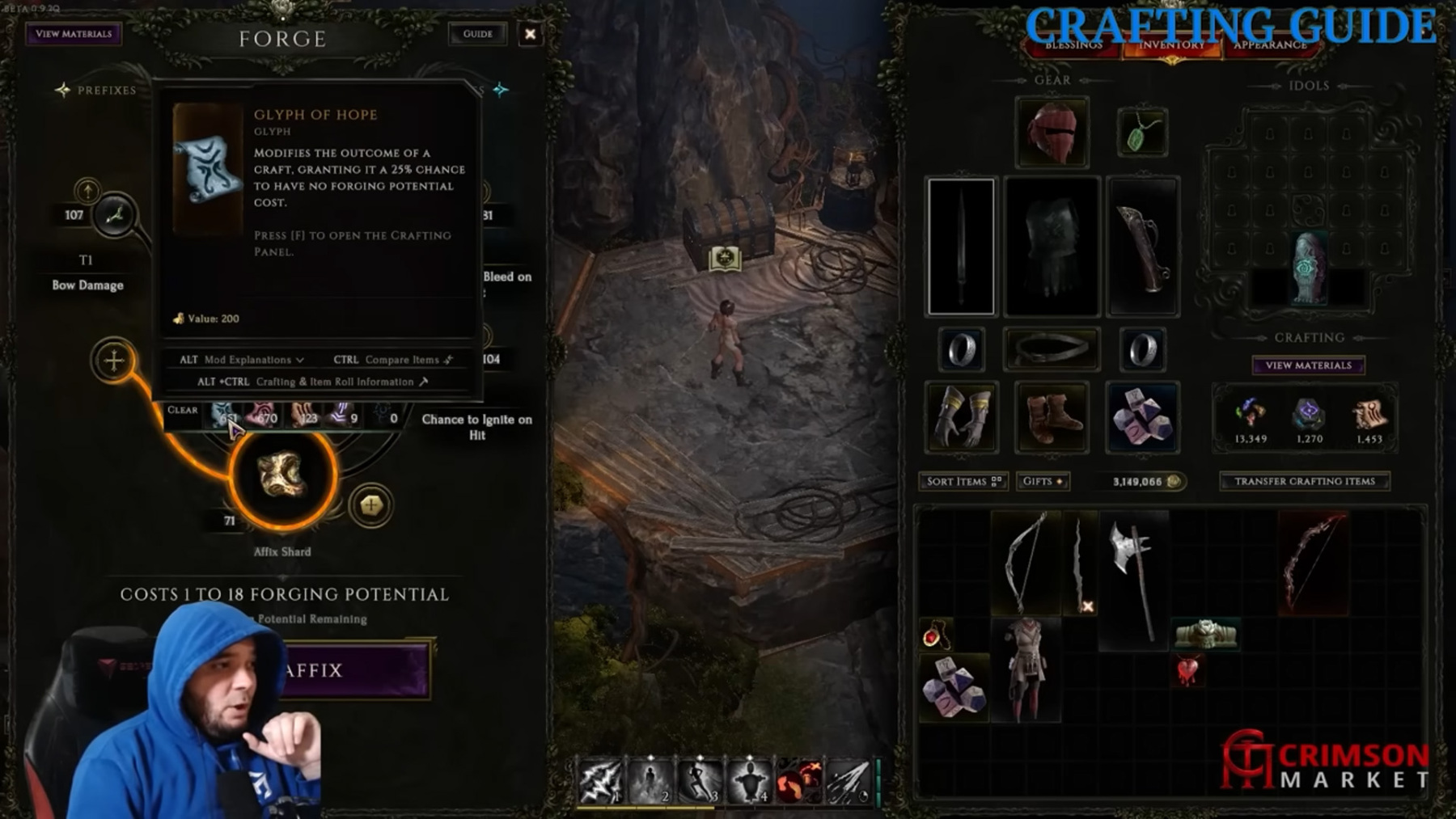Select the Bow Damage prefix node
Viewport: 1456px width, 819px height.
114,216
